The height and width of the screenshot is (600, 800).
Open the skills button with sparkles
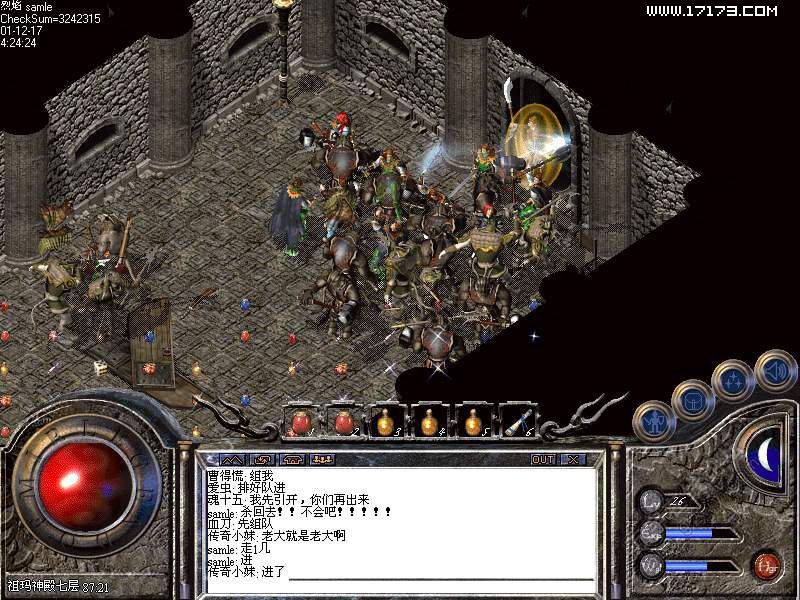click(x=733, y=381)
